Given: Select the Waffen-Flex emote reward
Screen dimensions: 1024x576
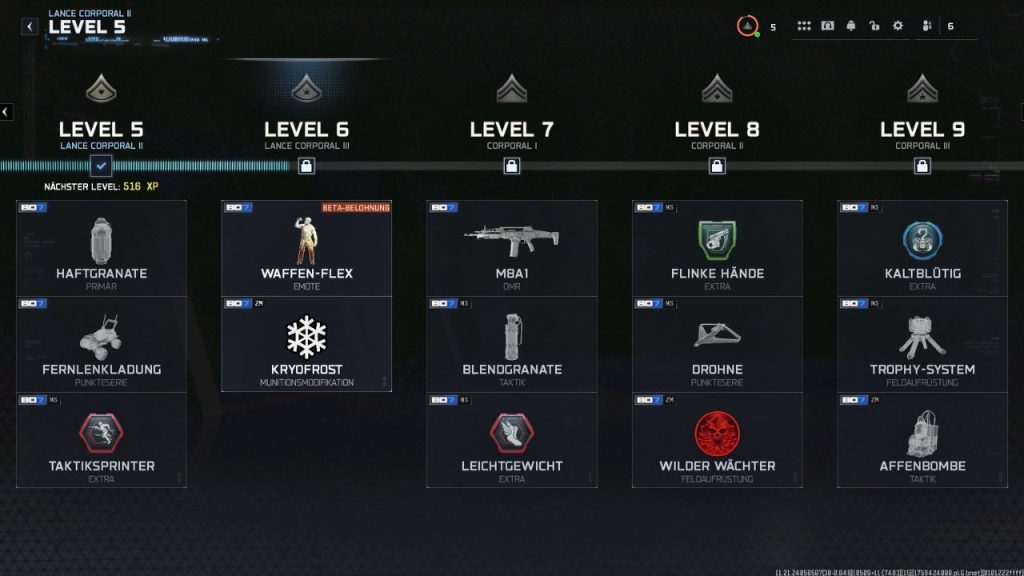Looking at the screenshot, I should [306, 248].
